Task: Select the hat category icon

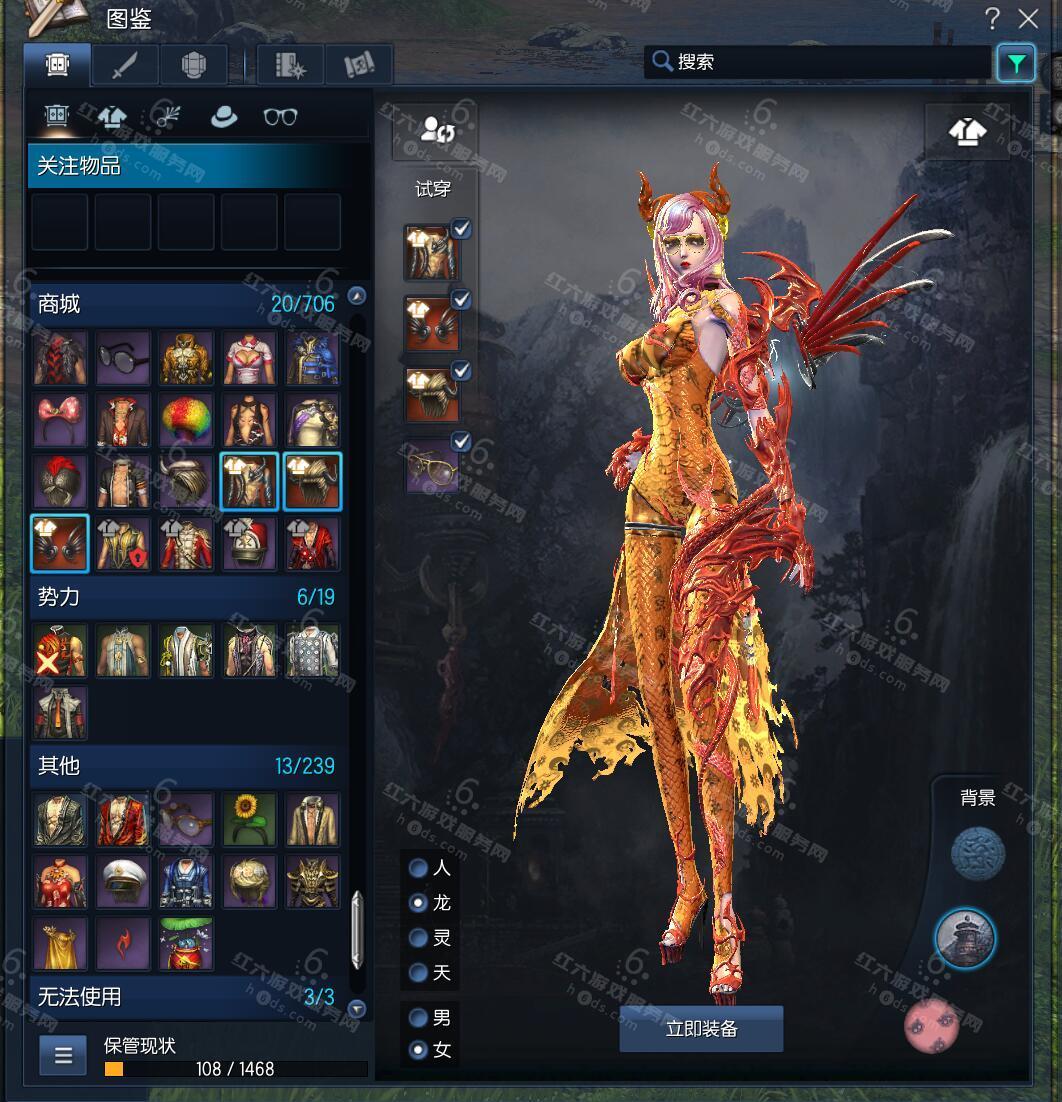Action: (223, 117)
